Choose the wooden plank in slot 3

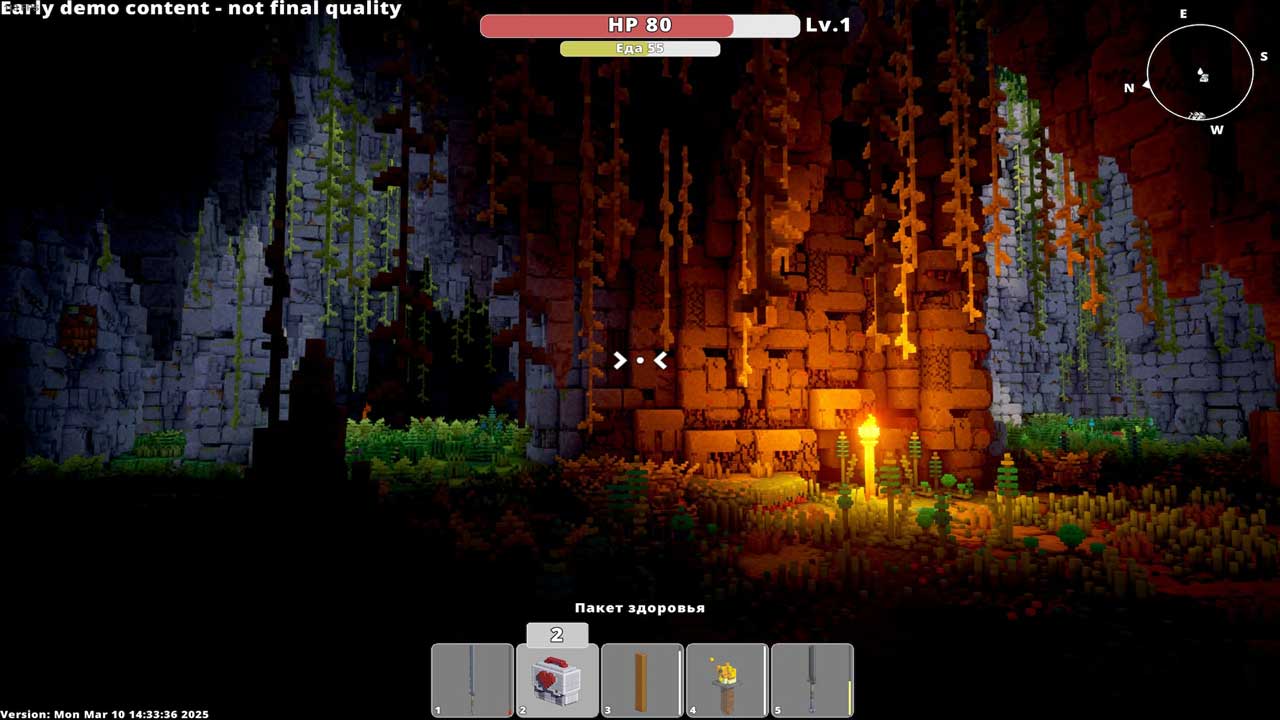[642, 680]
